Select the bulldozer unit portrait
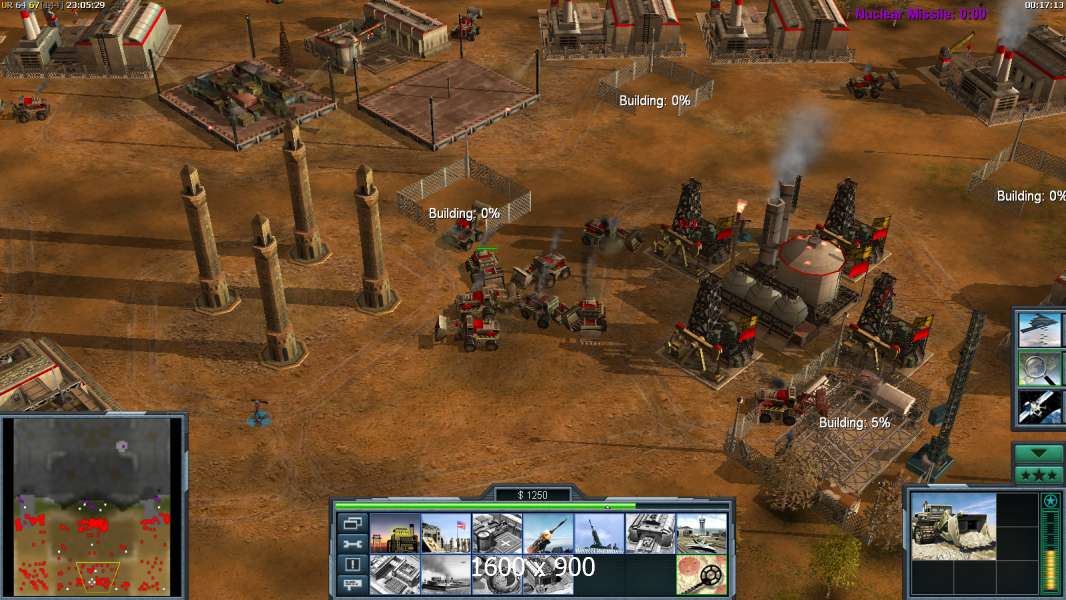The height and width of the screenshot is (600, 1066). coord(954,526)
